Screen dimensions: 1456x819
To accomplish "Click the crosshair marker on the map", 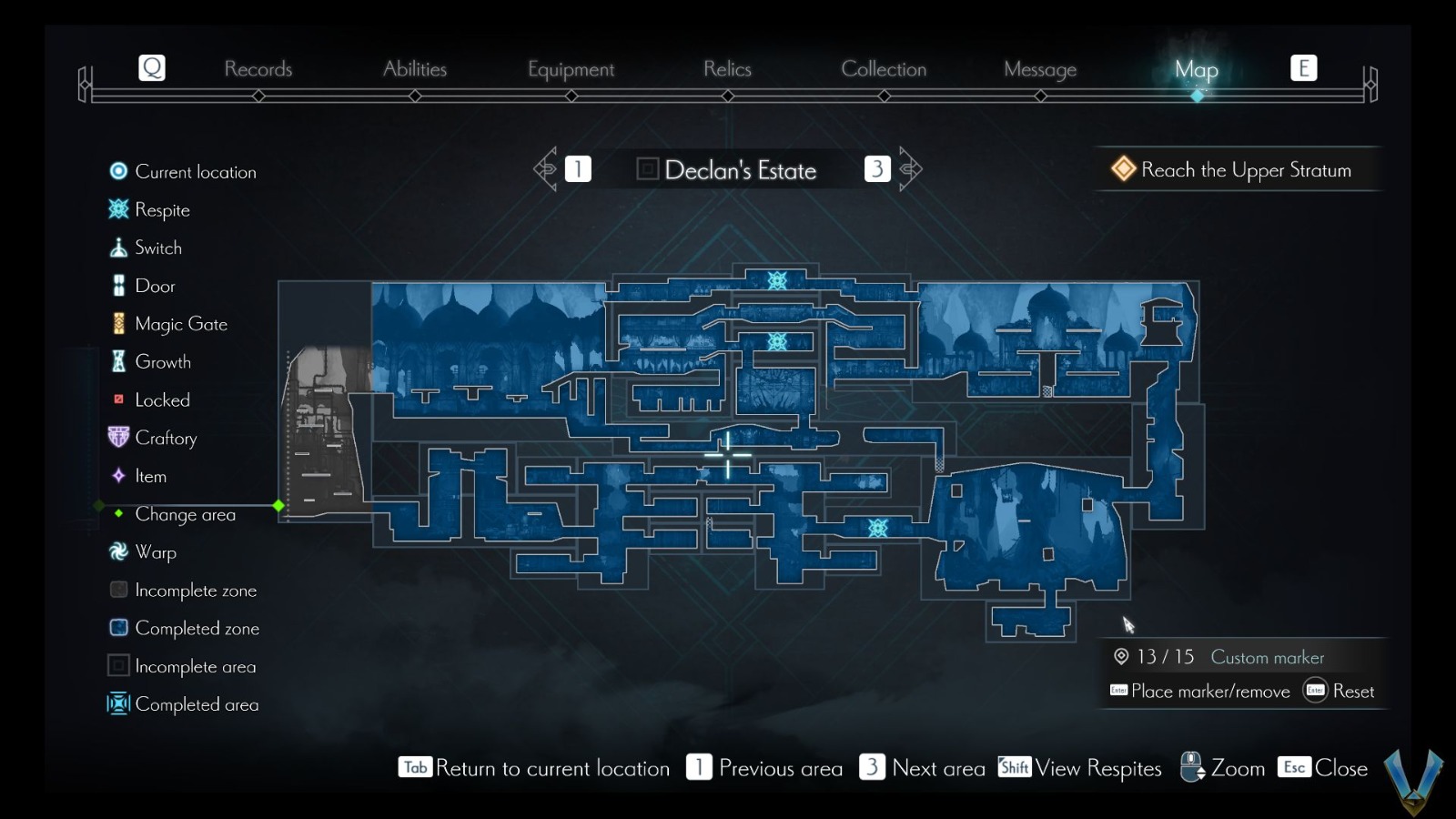I will tap(729, 454).
